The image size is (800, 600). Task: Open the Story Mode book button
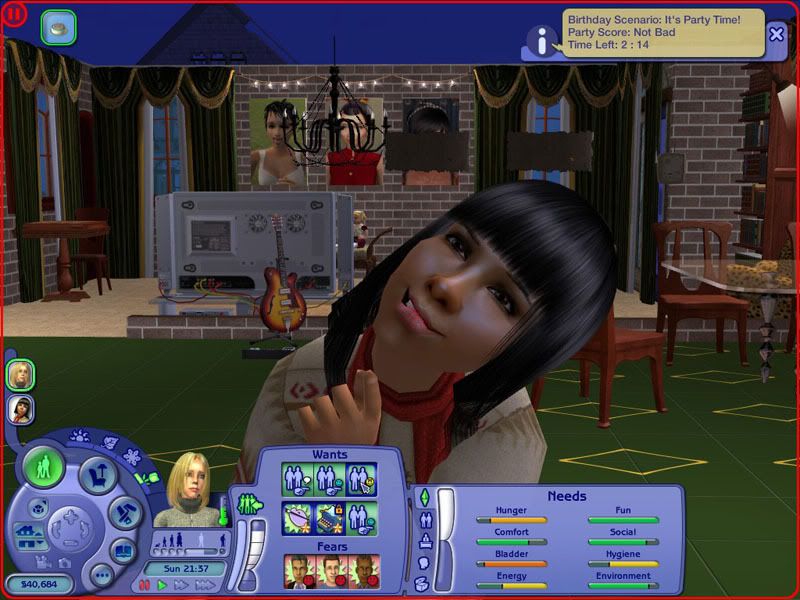[x=123, y=551]
